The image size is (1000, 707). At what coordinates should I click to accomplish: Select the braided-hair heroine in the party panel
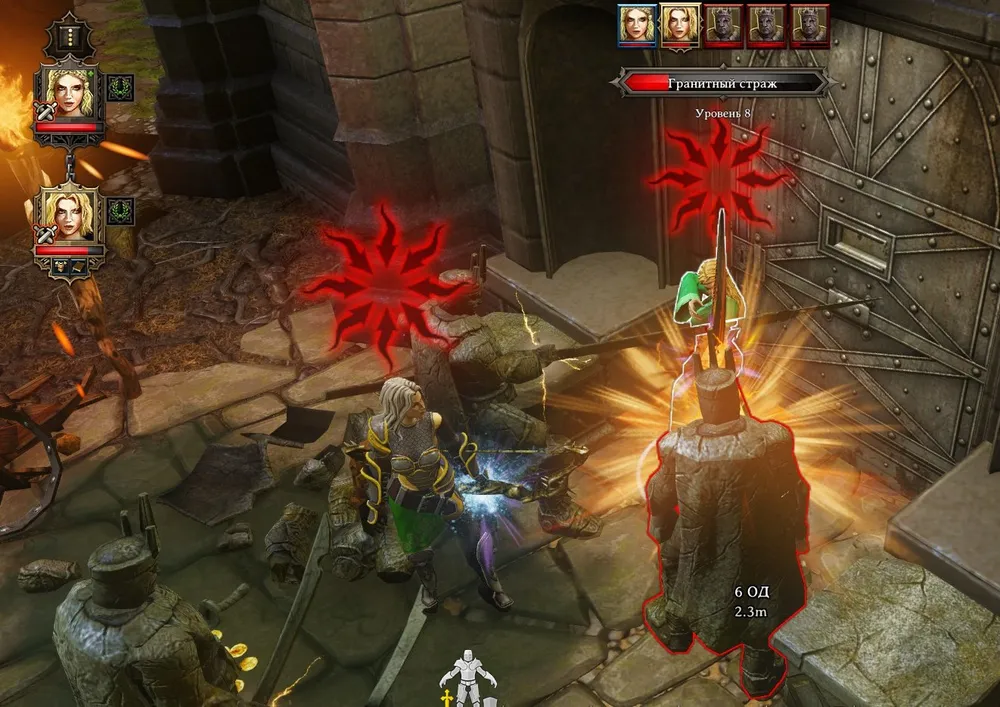click(70, 93)
